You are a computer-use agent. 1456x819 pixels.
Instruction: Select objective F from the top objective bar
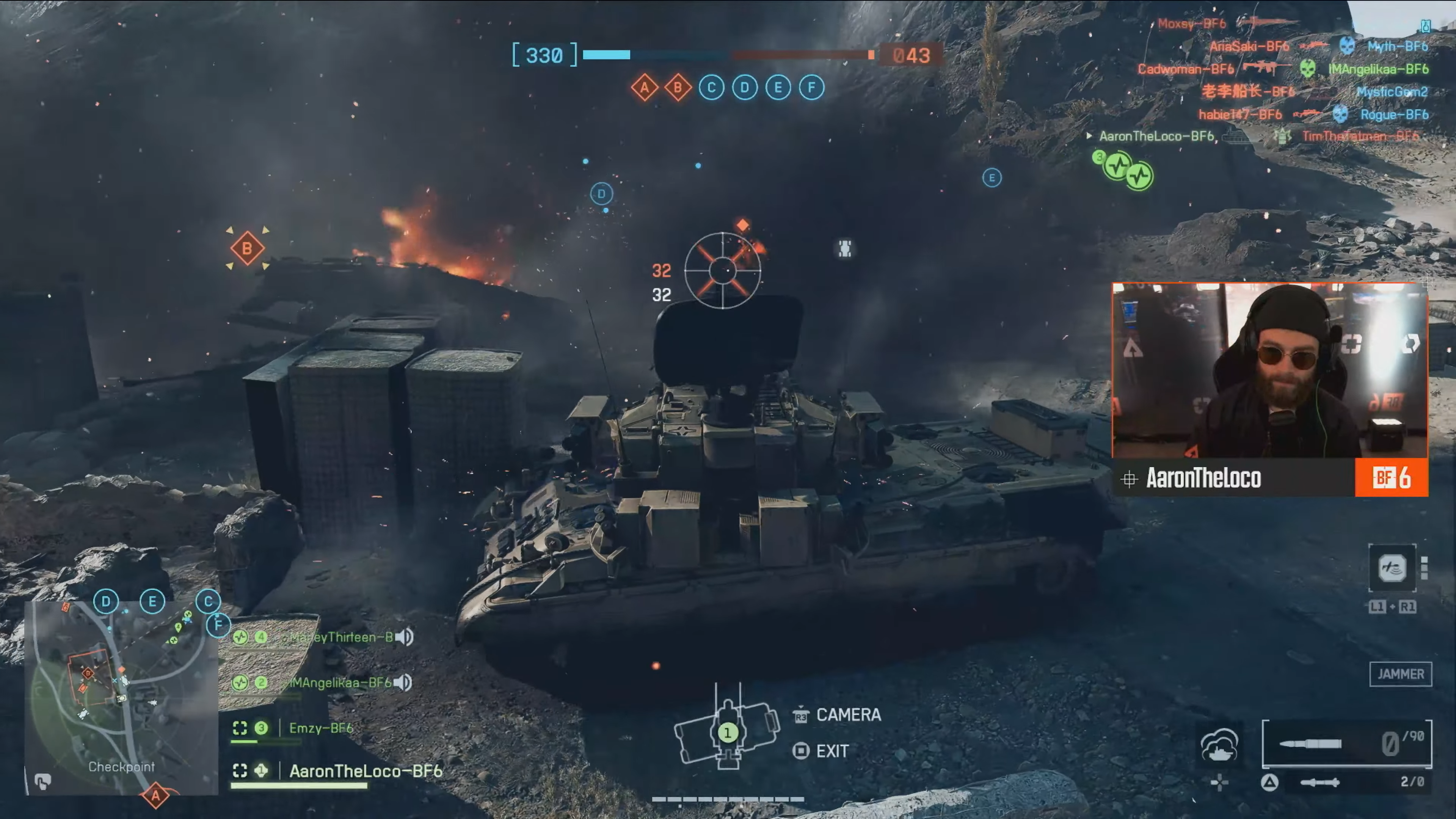point(812,88)
